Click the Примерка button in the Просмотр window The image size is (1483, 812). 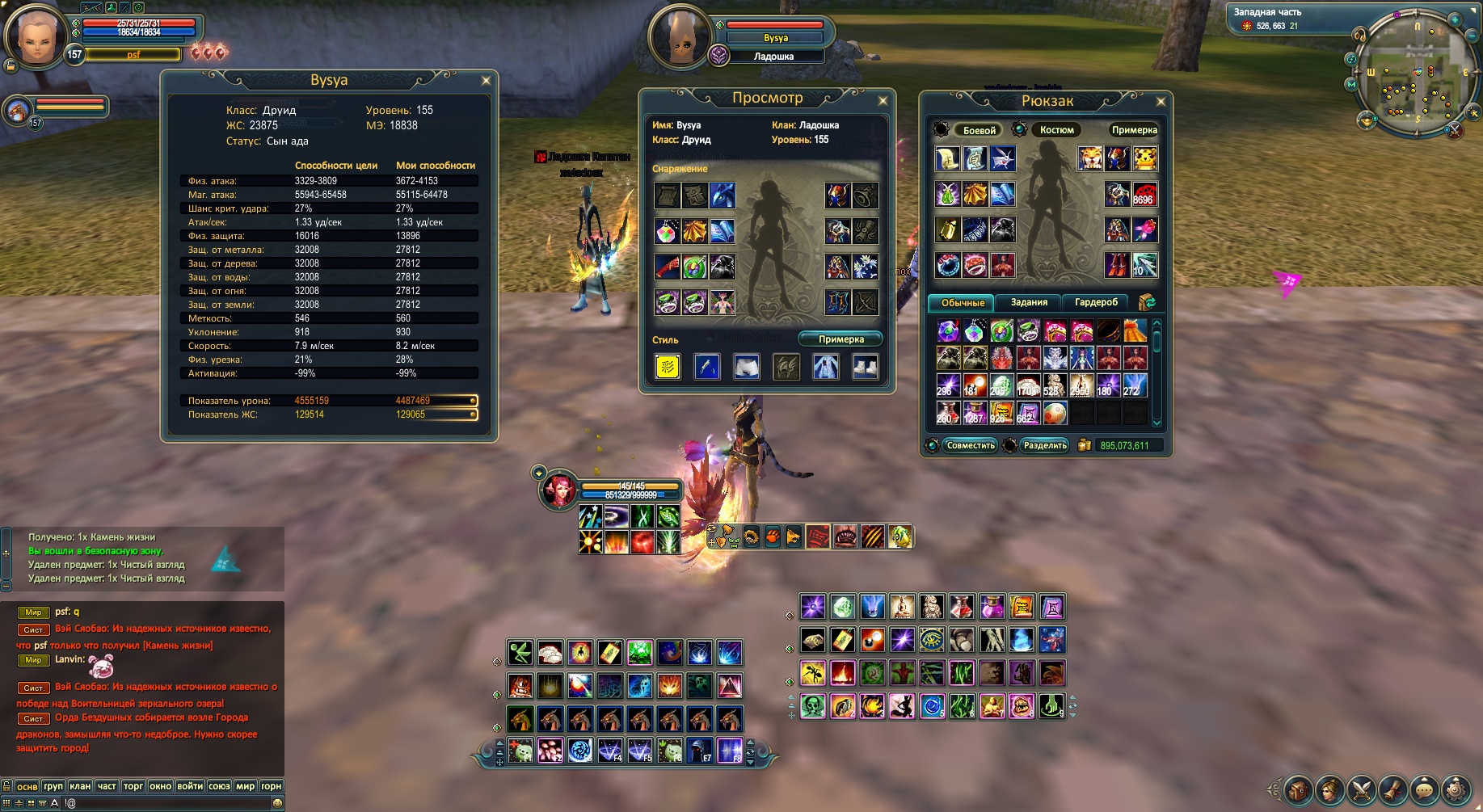pos(841,339)
